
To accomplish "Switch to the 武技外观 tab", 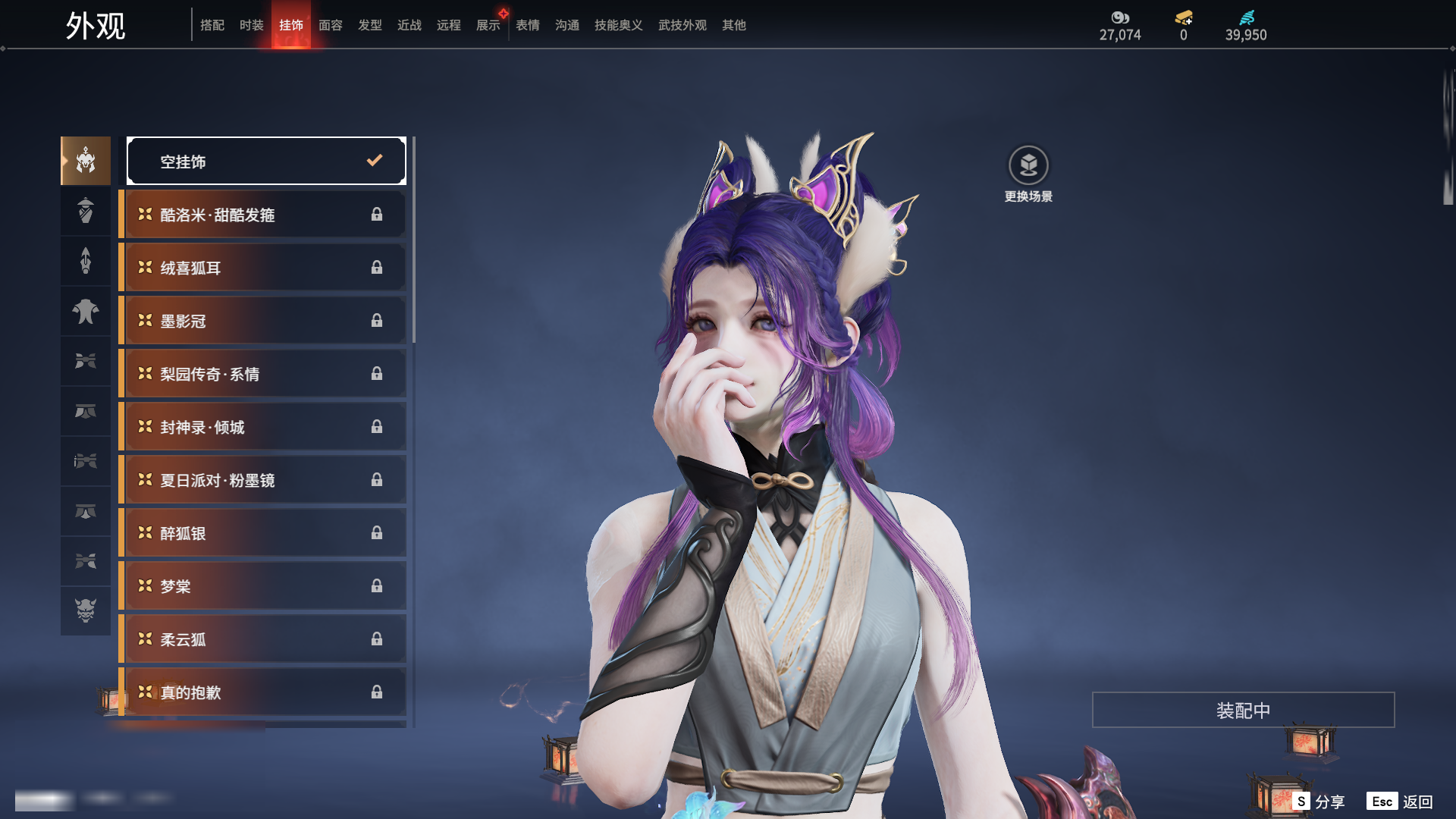I will (x=682, y=25).
